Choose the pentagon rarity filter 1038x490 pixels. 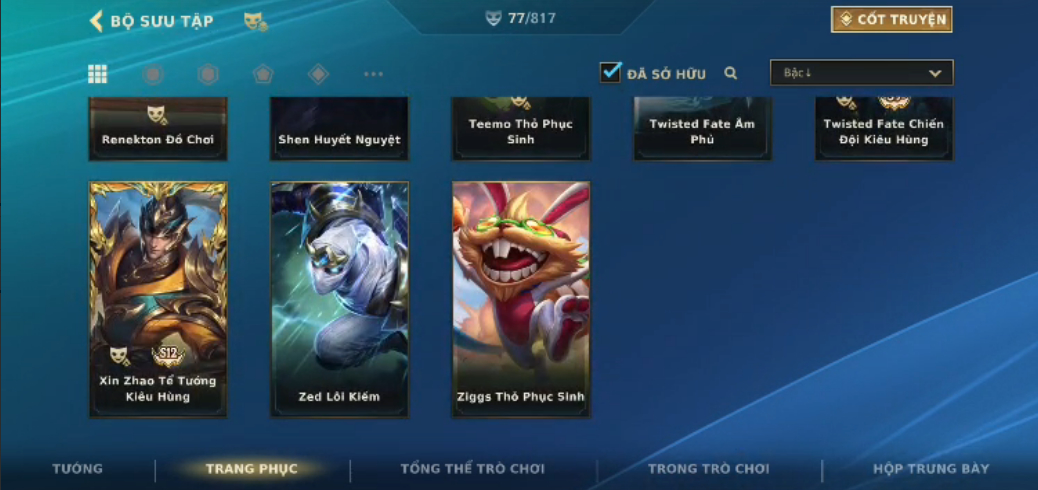pos(262,74)
